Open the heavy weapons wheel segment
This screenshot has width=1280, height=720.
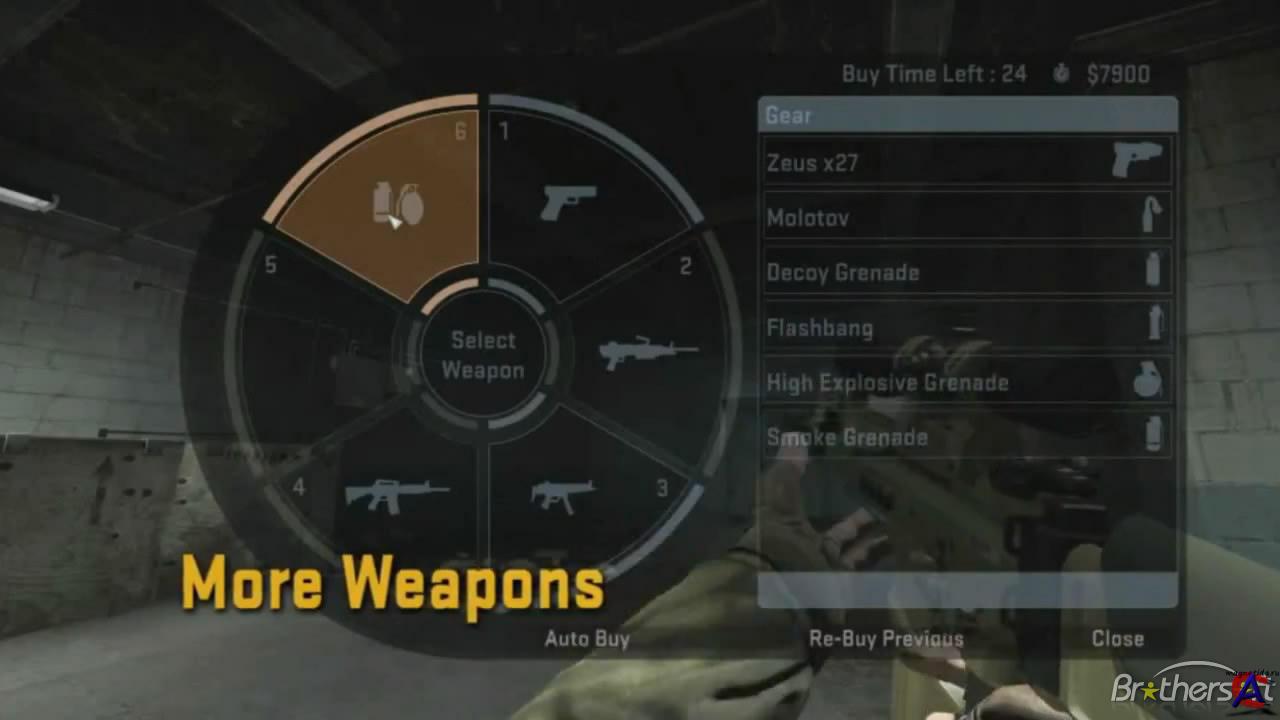point(646,352)
